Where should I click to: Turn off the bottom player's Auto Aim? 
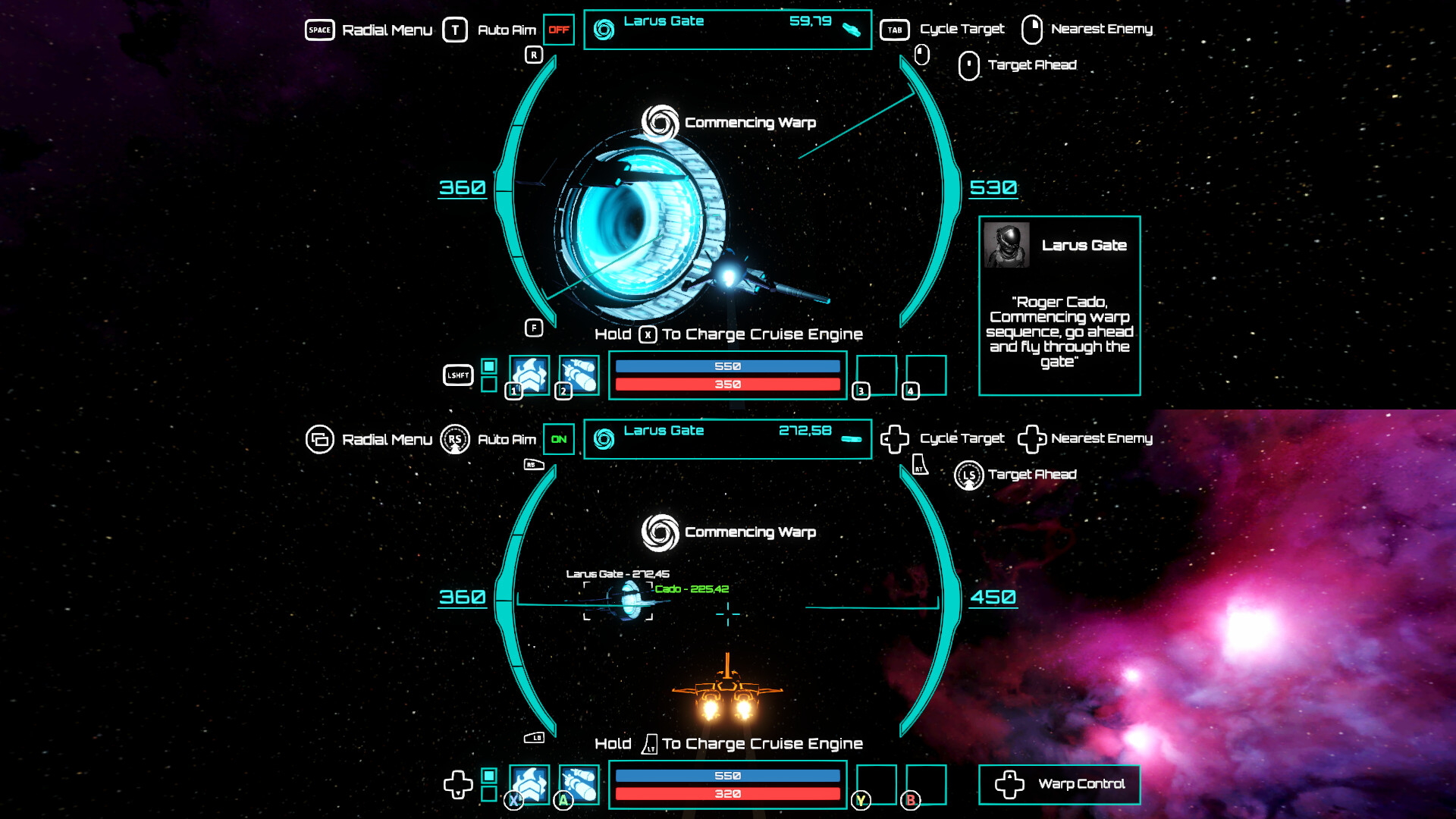(x=559, y=438)
